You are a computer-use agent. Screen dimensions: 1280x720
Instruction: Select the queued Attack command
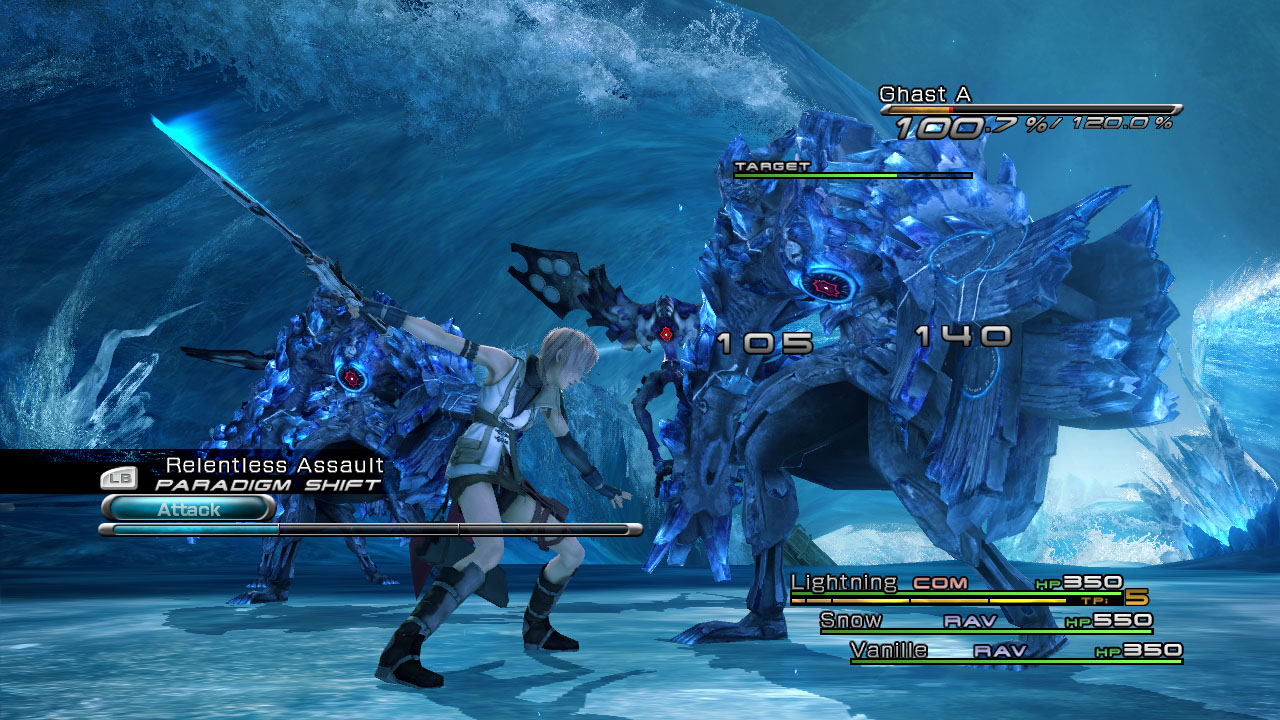coord(188,509)
